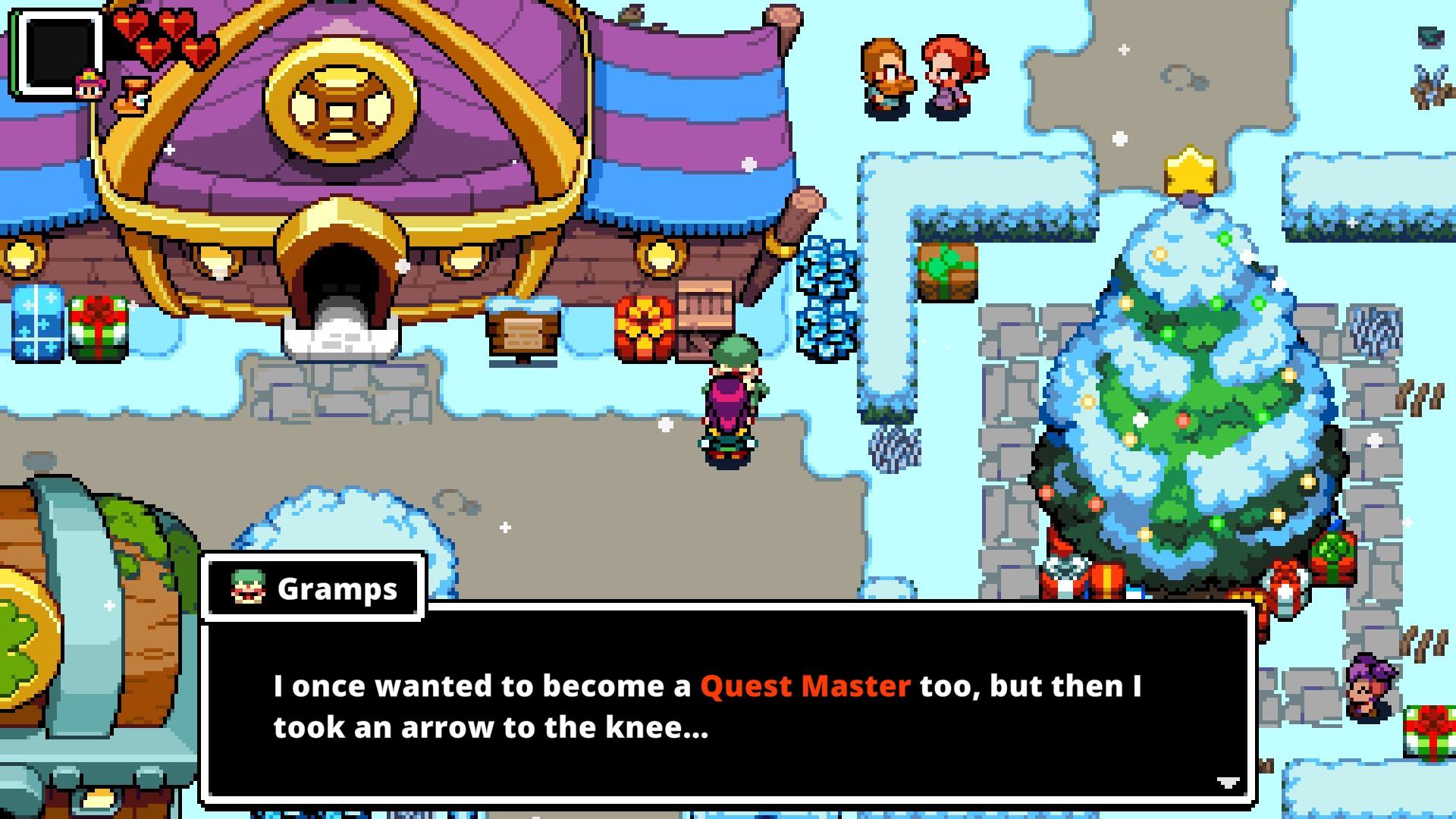Click the pink-hat character face icon
Image resolution: width=1456 pixels, height=819 pixels.
coord(89,84)
